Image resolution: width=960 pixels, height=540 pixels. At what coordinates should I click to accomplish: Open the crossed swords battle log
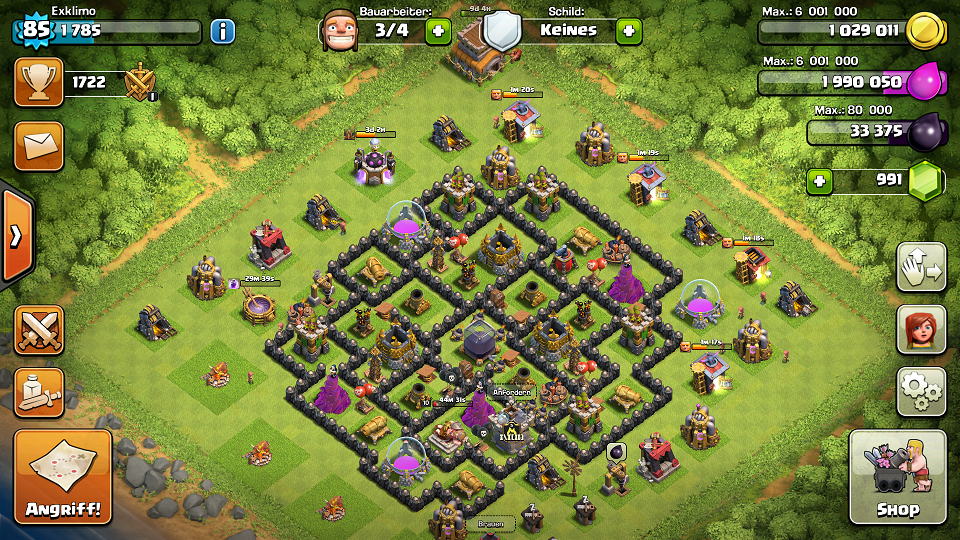tap(39, 330)
